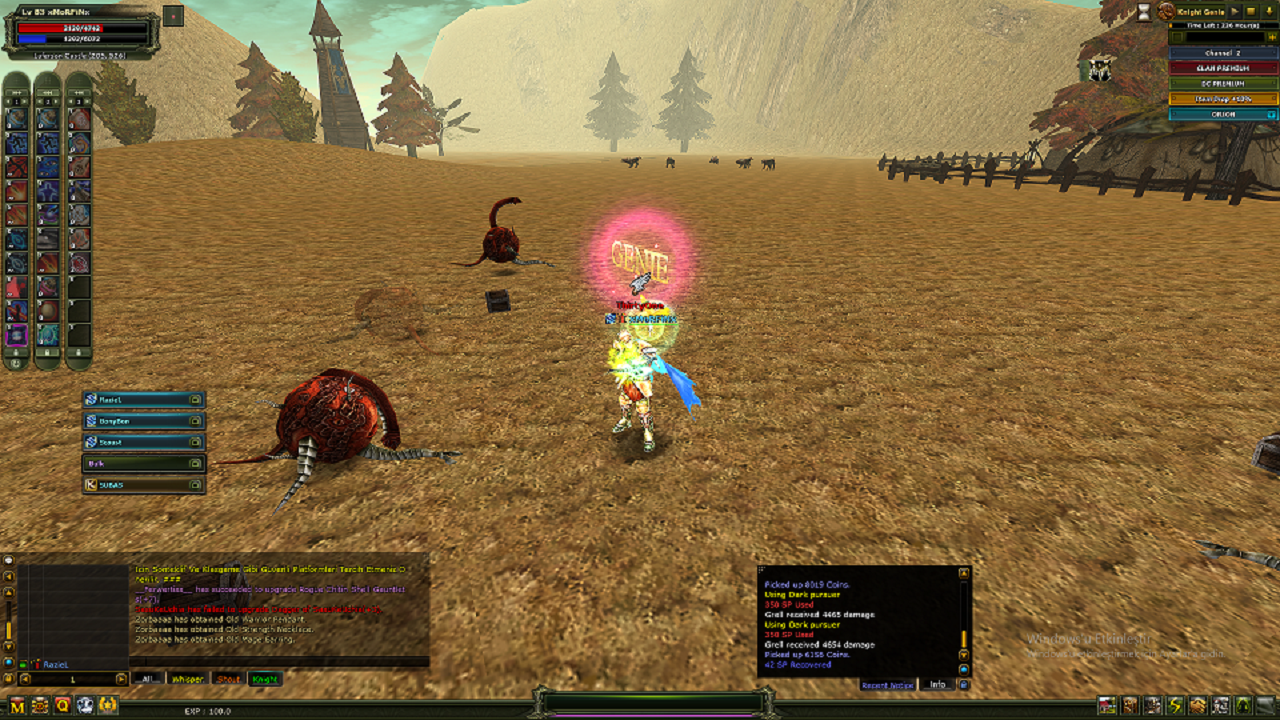Viewport: 1280px width, 720px height.
Task: Click the gold star icon in bottom bar
Action: [108, 706]
